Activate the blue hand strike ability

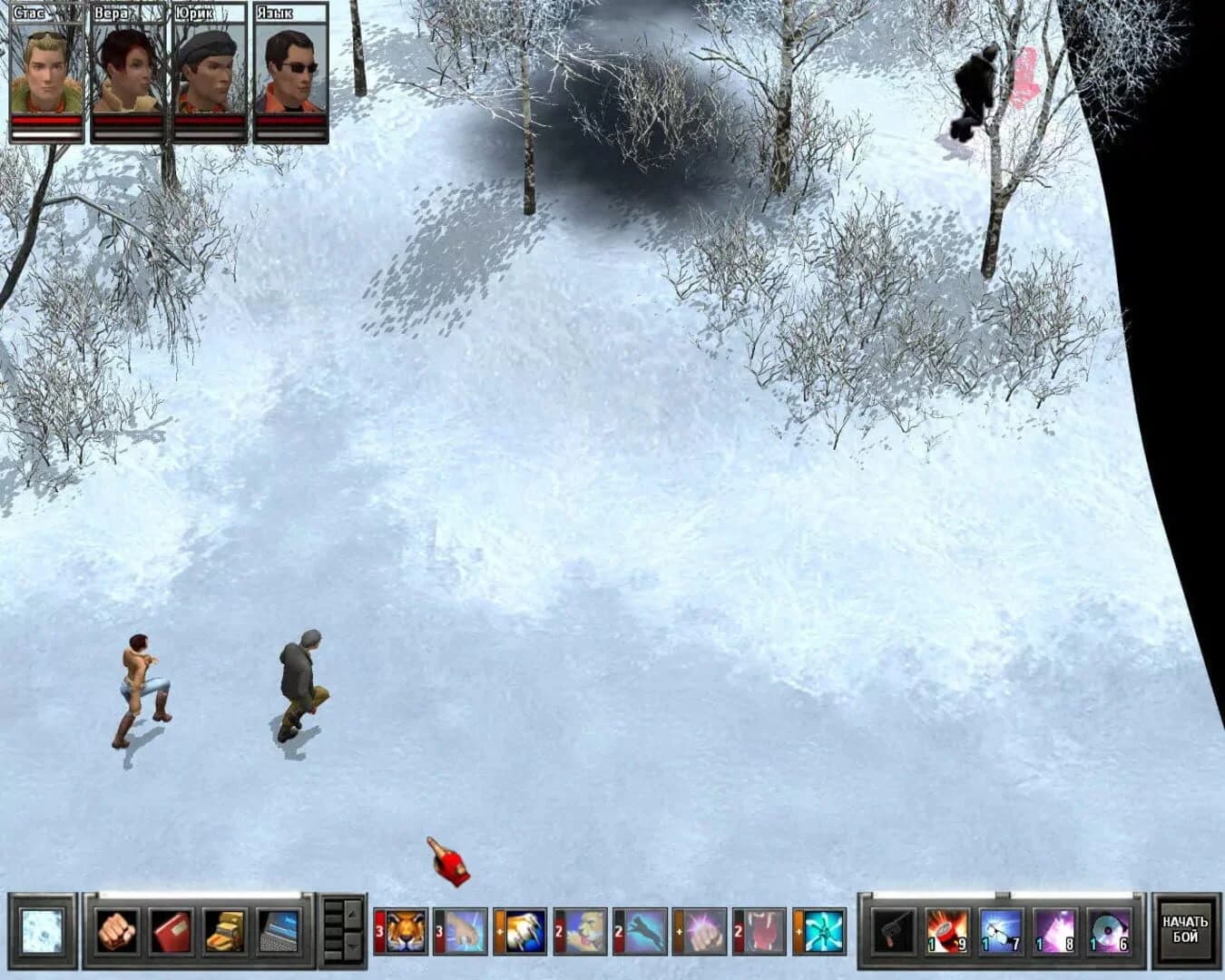pyautogui.click(x=463, y=932)
